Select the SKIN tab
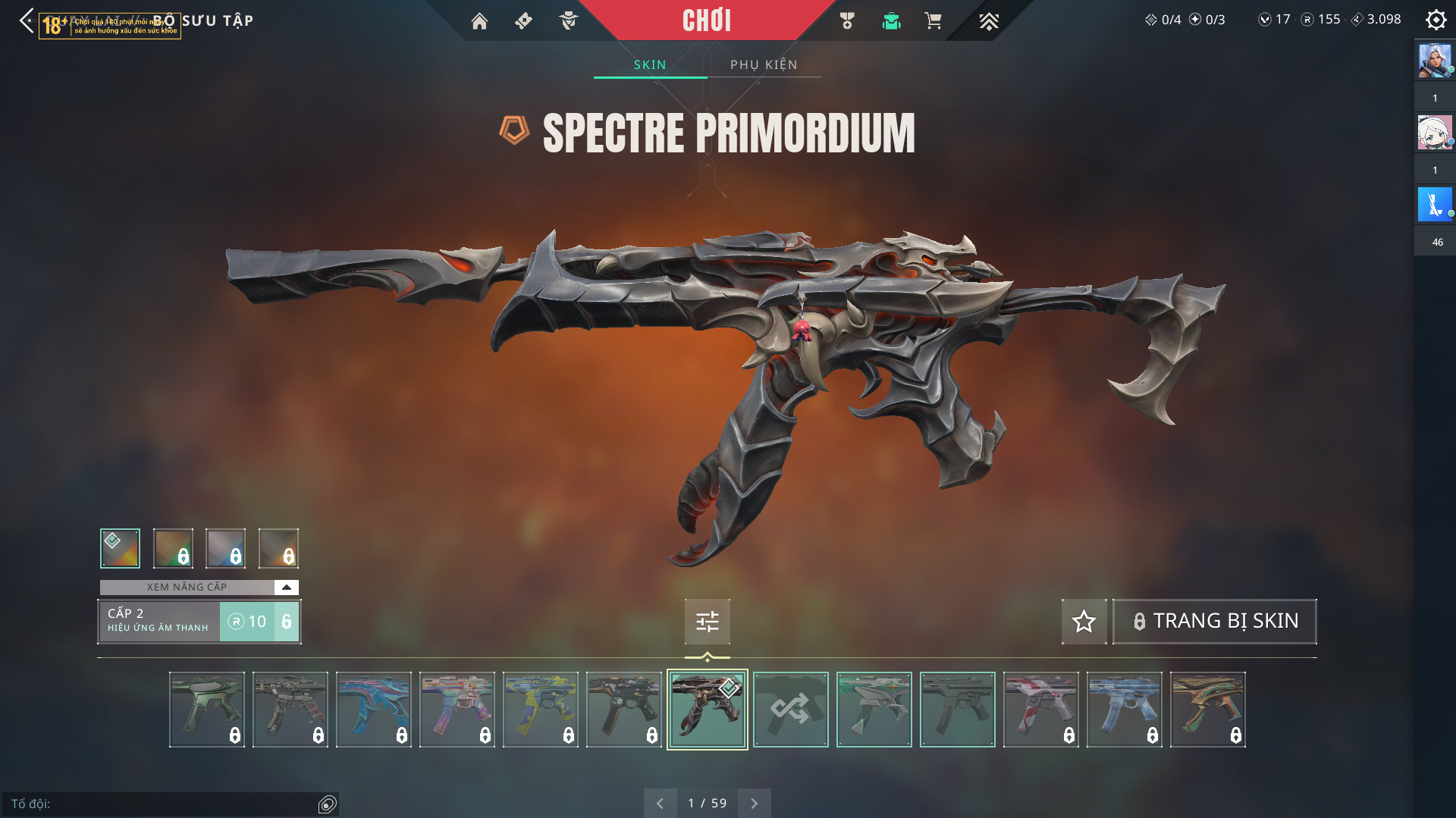This screenshot has height=818, width=1456. [650, 64]
